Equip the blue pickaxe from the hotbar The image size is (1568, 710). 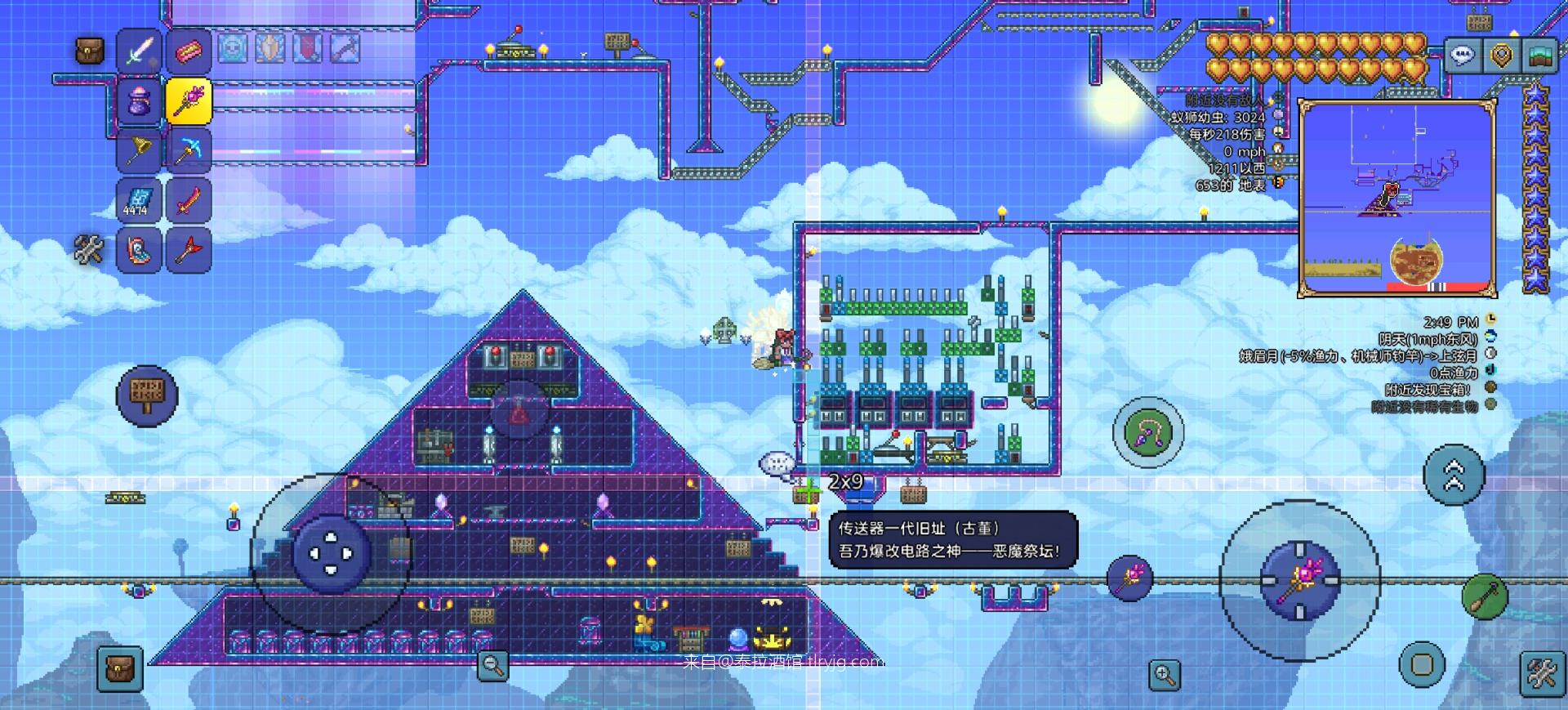[x=189, y=150]
